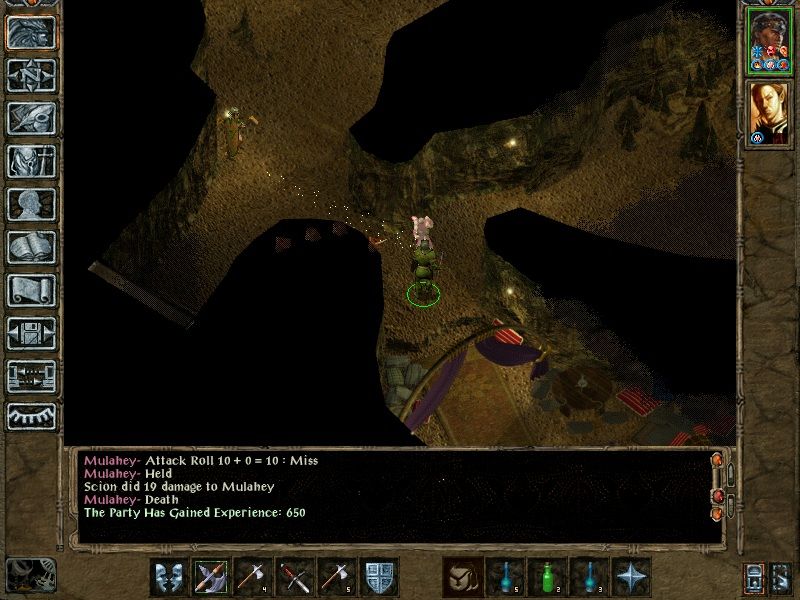
Task: Open the options menu (floppy disk button)
Action: pyautogui.click(x=30, y=332)
